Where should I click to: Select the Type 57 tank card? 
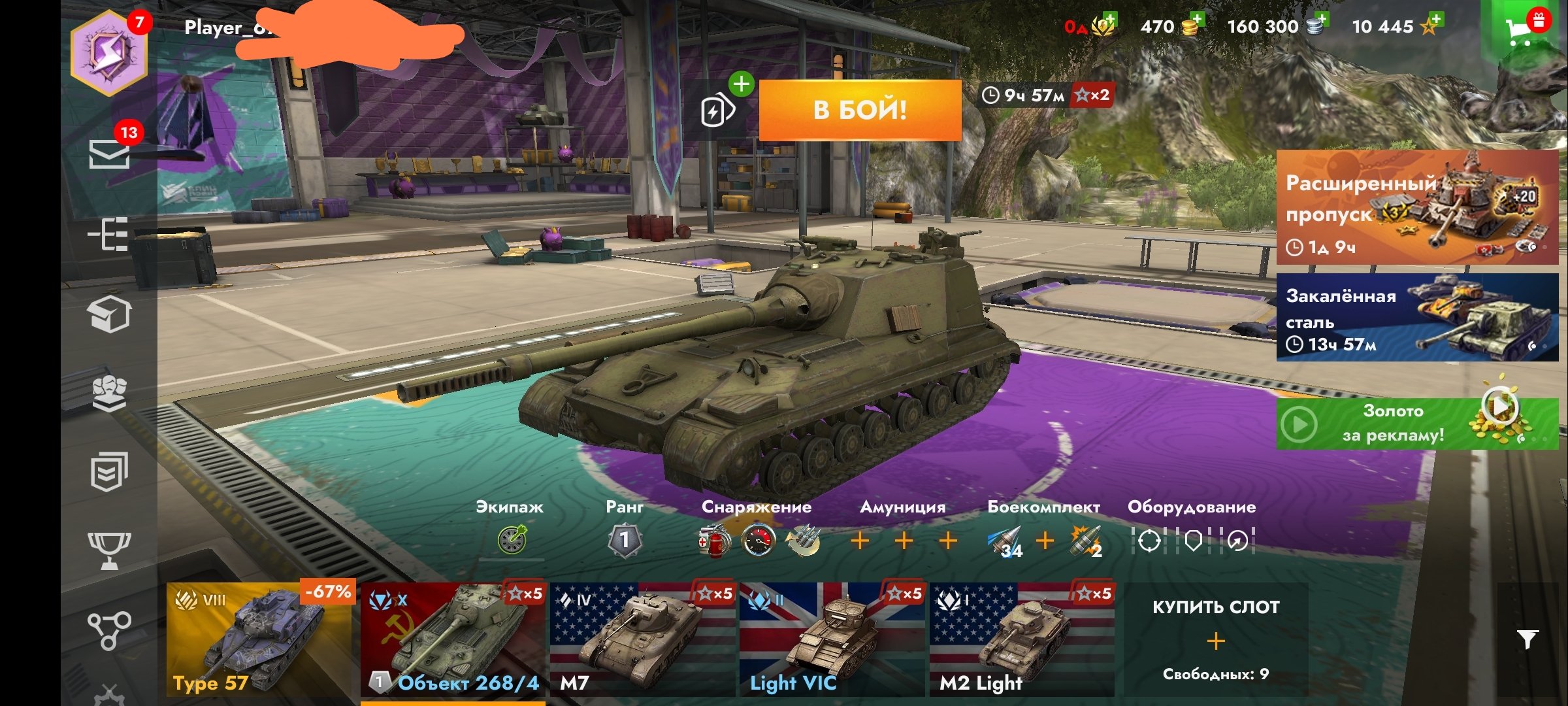pyautogui.click(x=259, y=639)
